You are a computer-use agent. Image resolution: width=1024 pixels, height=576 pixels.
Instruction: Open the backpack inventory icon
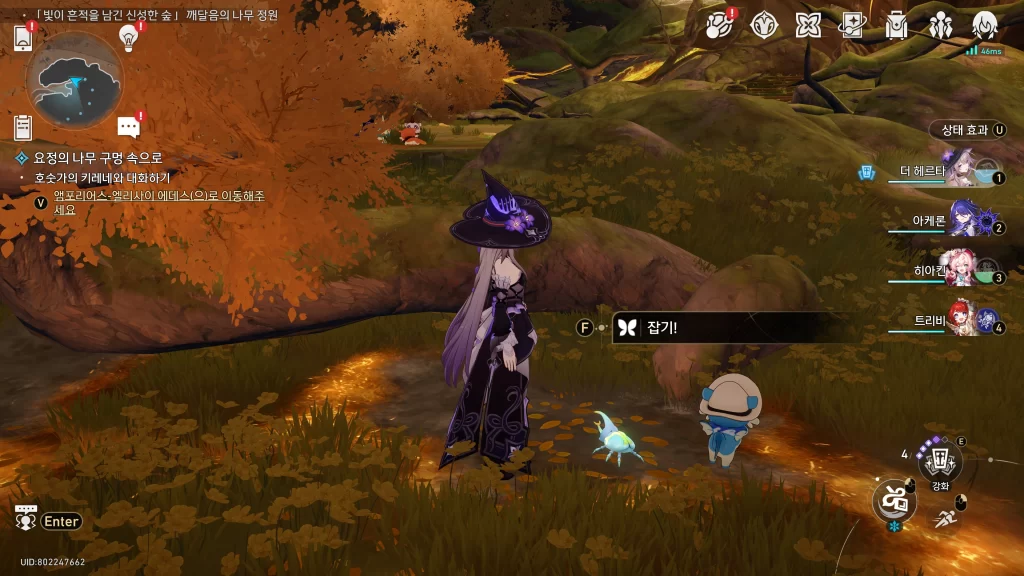coord(896,25)
